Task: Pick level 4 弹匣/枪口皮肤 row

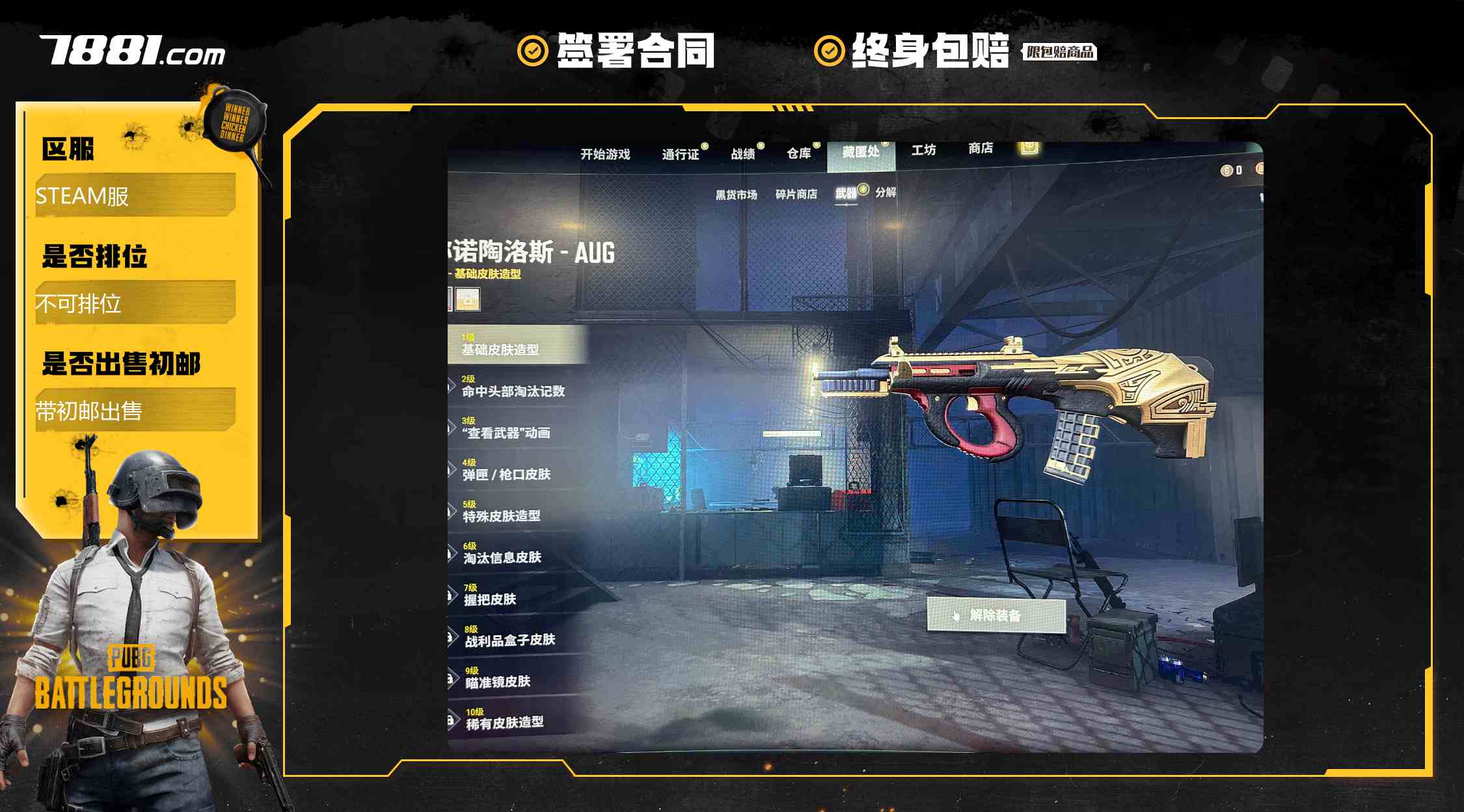Action: [507, 470]
